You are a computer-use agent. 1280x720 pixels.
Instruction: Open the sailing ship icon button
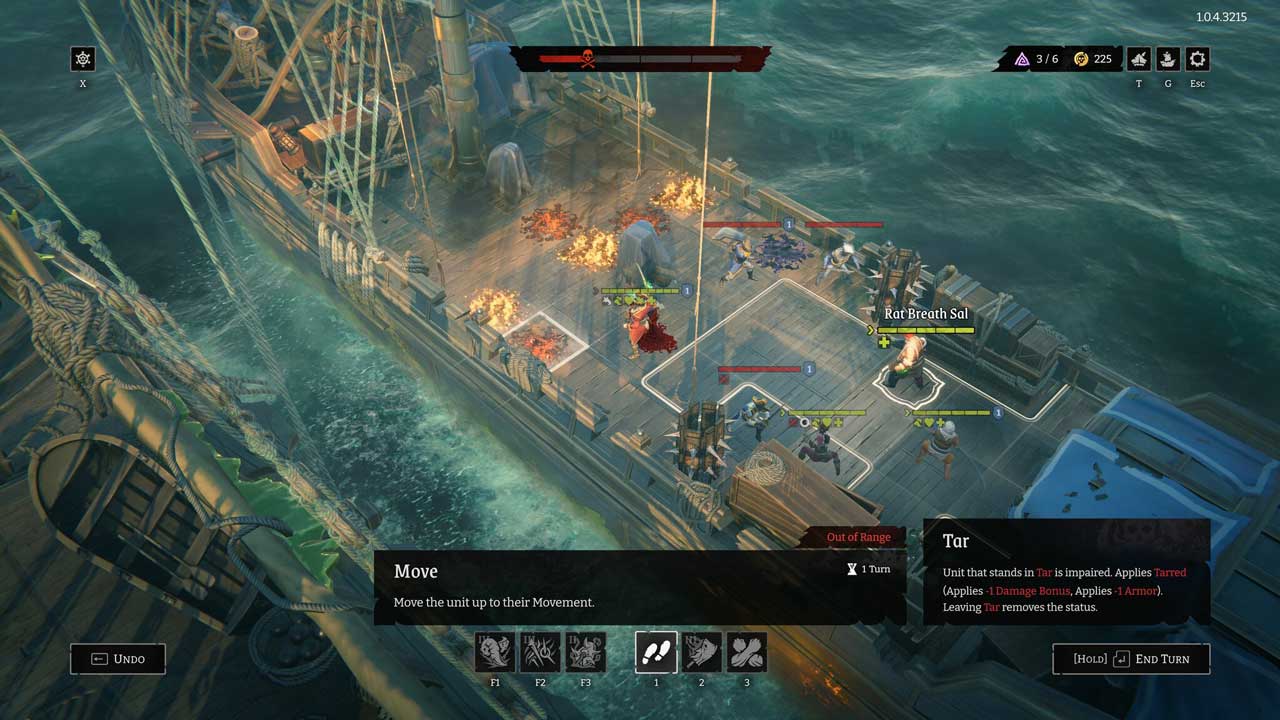[x=1168, y=59]
